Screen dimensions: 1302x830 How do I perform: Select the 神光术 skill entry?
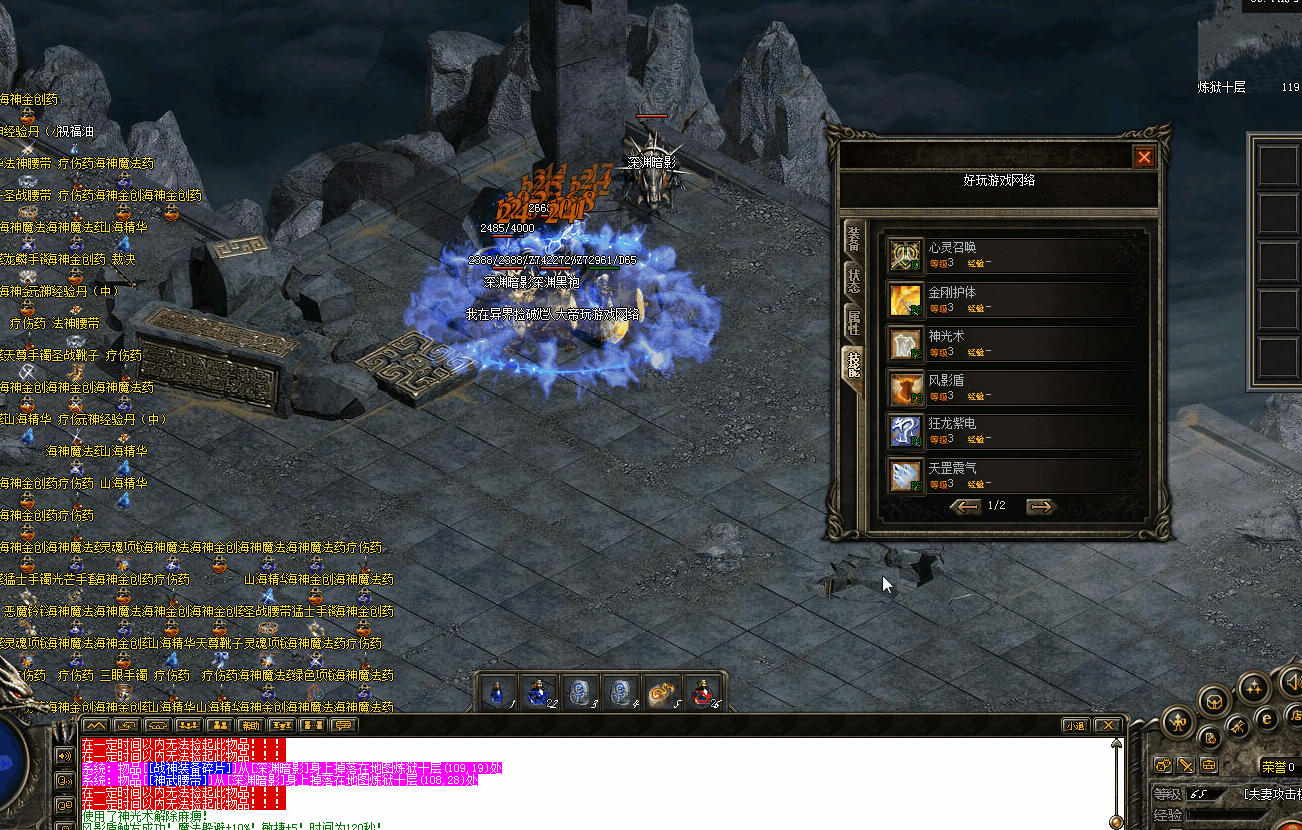click(906, 343)
